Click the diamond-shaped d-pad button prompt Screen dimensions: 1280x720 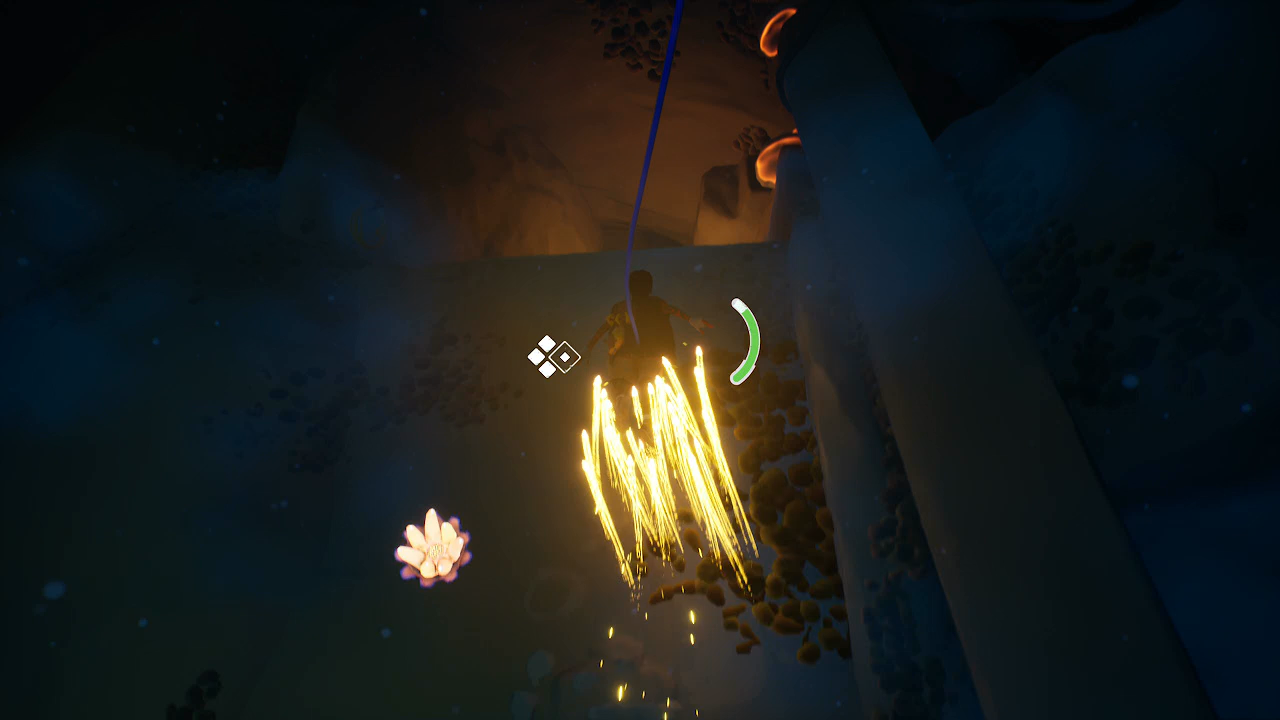coord(551,356)
